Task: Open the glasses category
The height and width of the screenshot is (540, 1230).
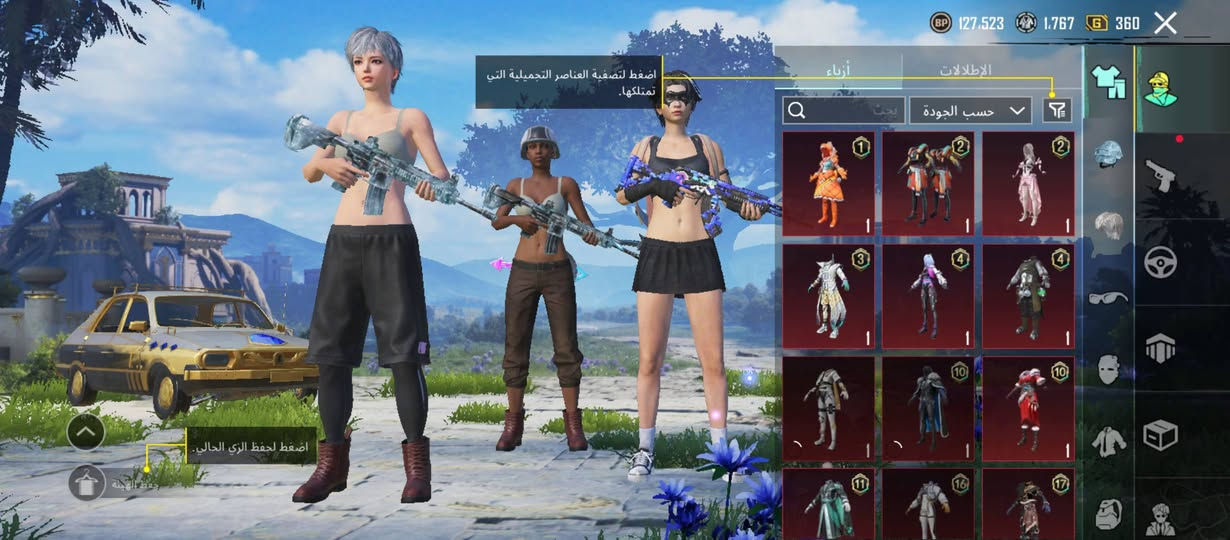Action: (1108, 297)
